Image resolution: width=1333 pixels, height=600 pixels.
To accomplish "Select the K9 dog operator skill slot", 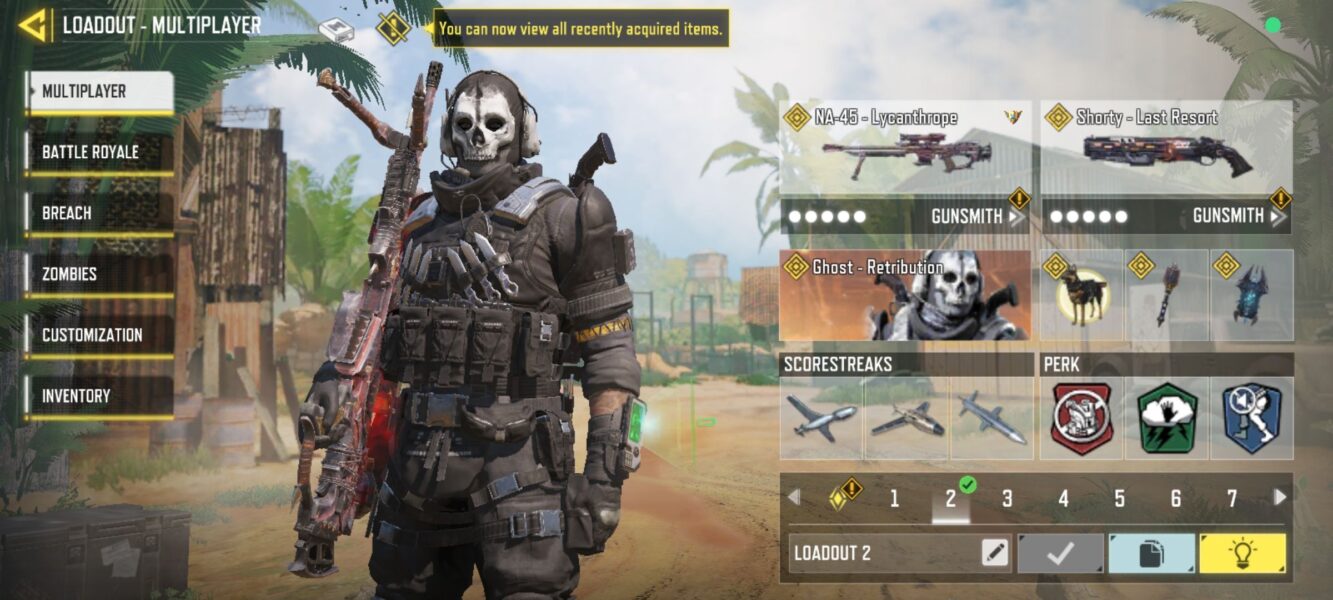I will [1082, 296].
